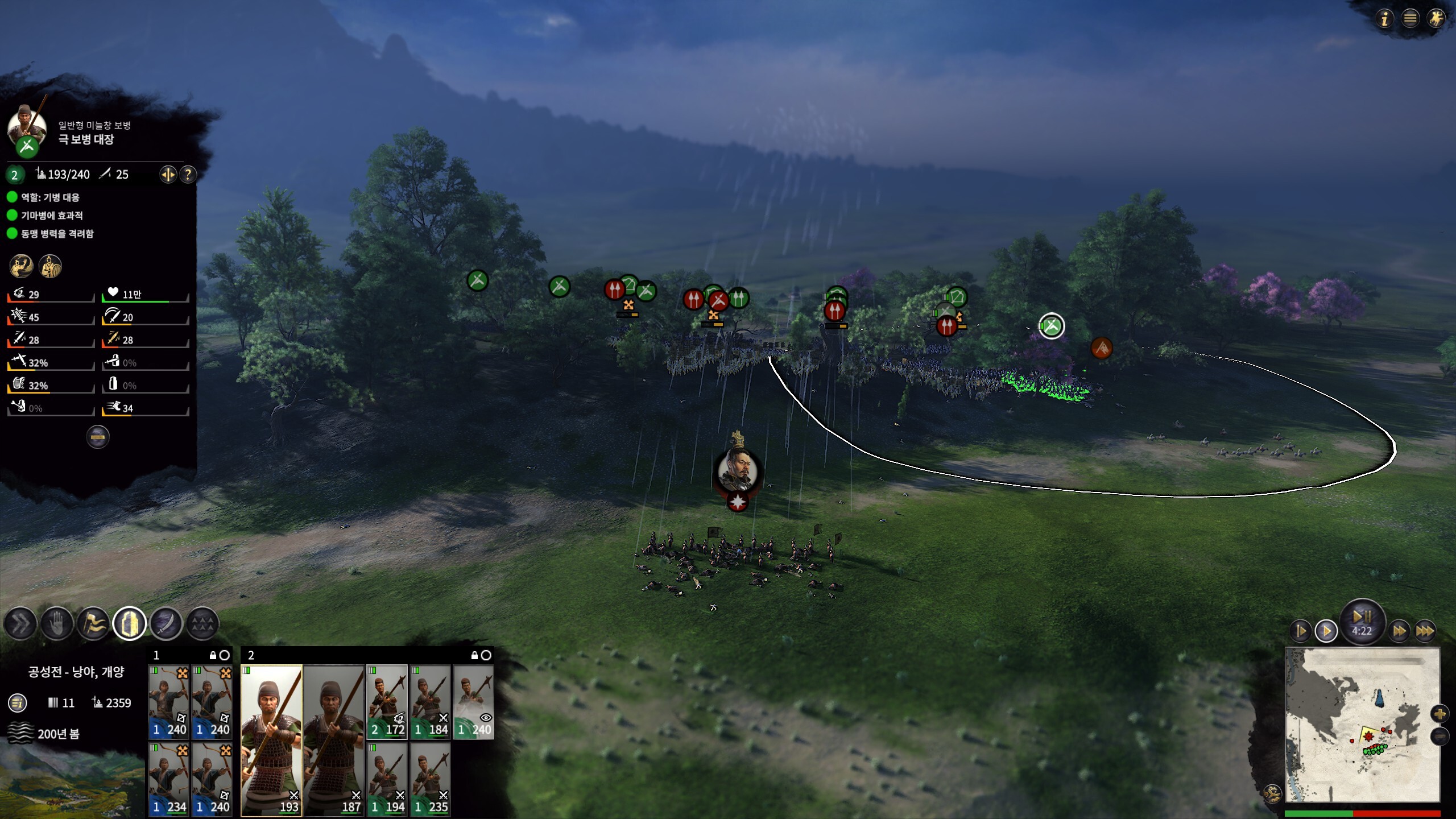The image size is (1456, 819).
Task: Activate the halt hand command
Action: tap(57, 624)
